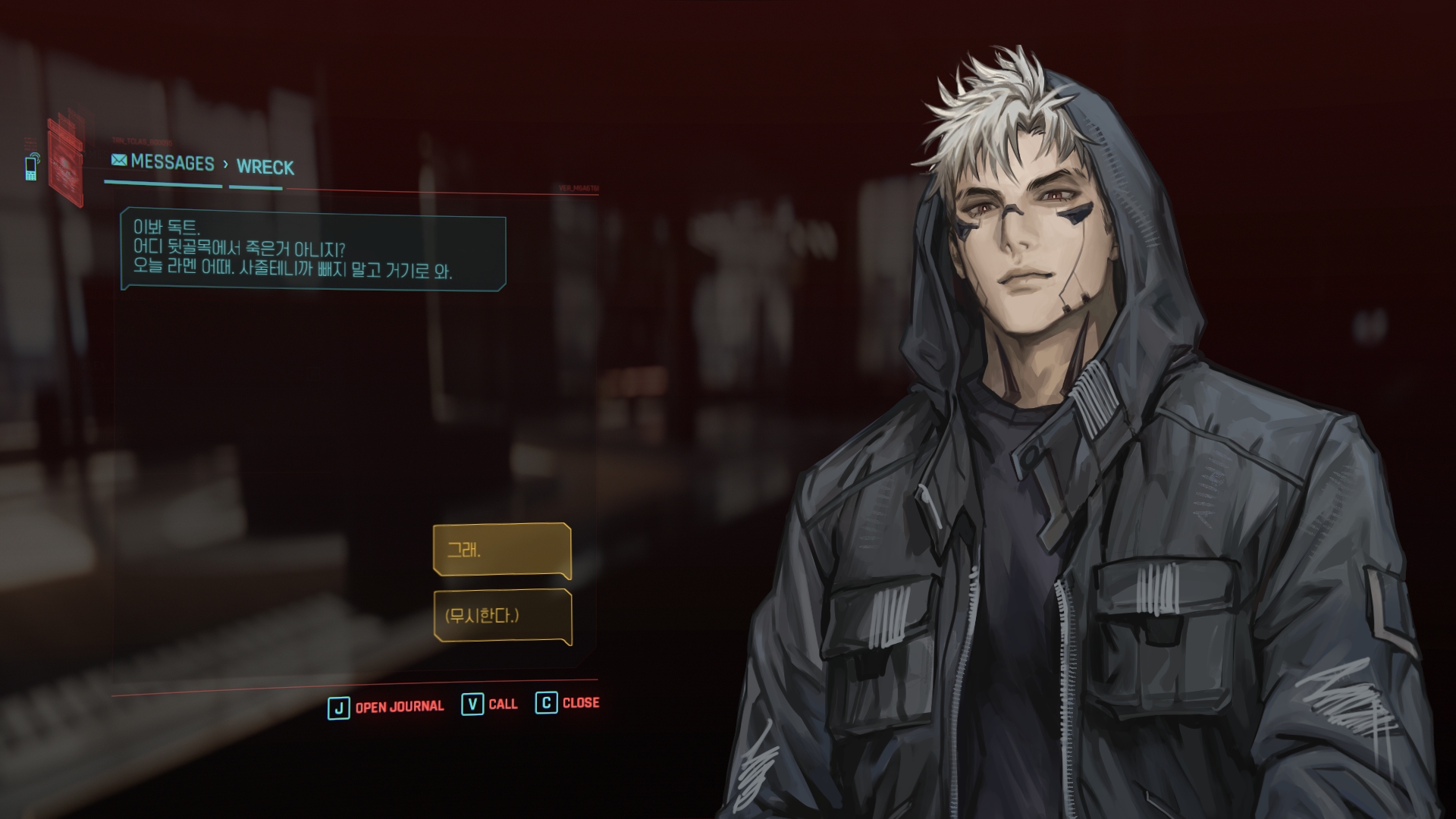
Task: Open Wreck's incoming message bubble
Action: coord(312,249)
